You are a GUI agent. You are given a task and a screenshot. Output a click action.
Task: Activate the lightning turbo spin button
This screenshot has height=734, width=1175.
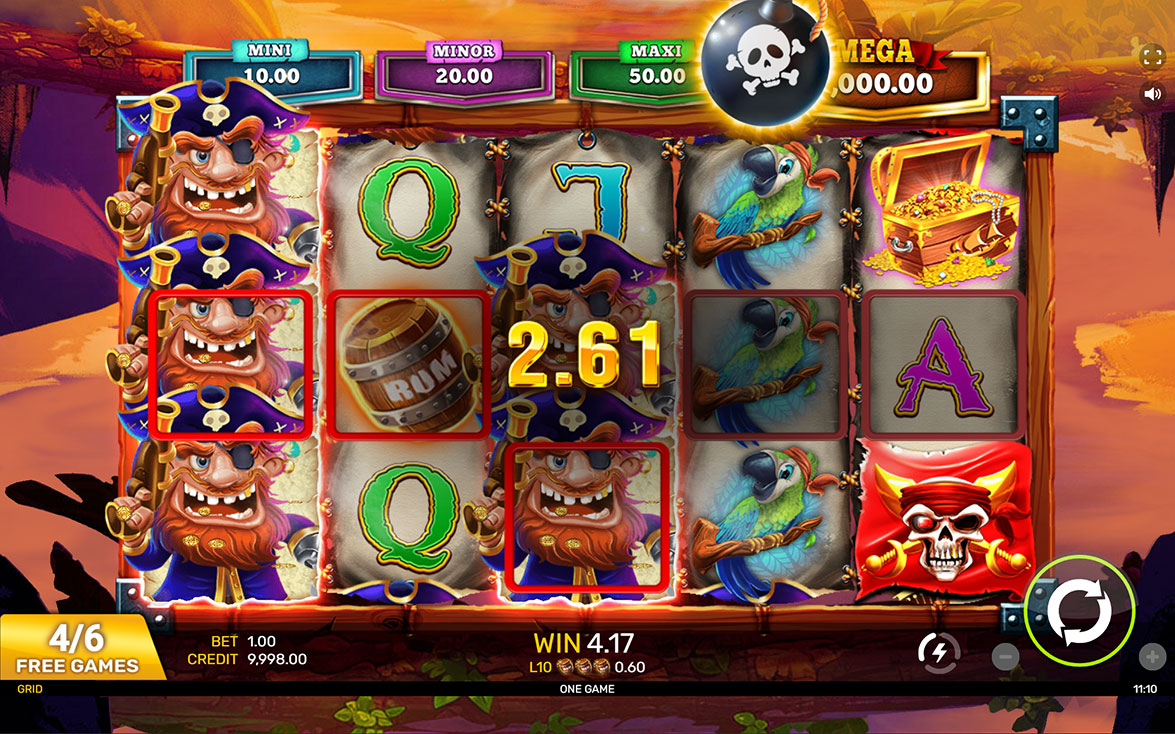[x=938, y=653]
